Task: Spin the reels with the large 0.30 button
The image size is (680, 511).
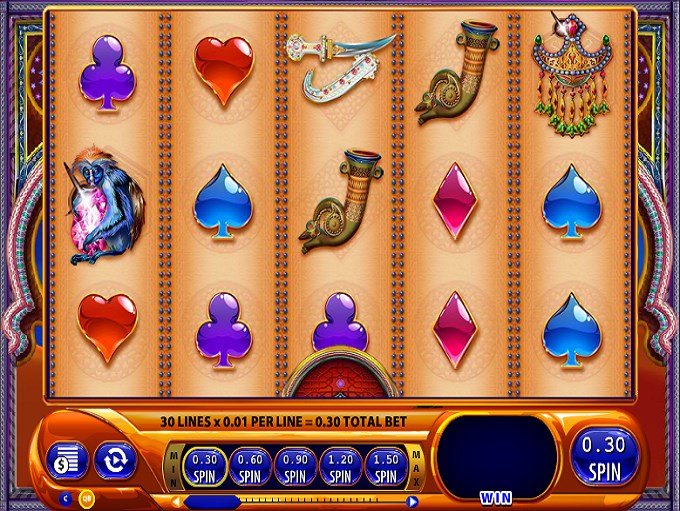Action: (x=604, y=457)
